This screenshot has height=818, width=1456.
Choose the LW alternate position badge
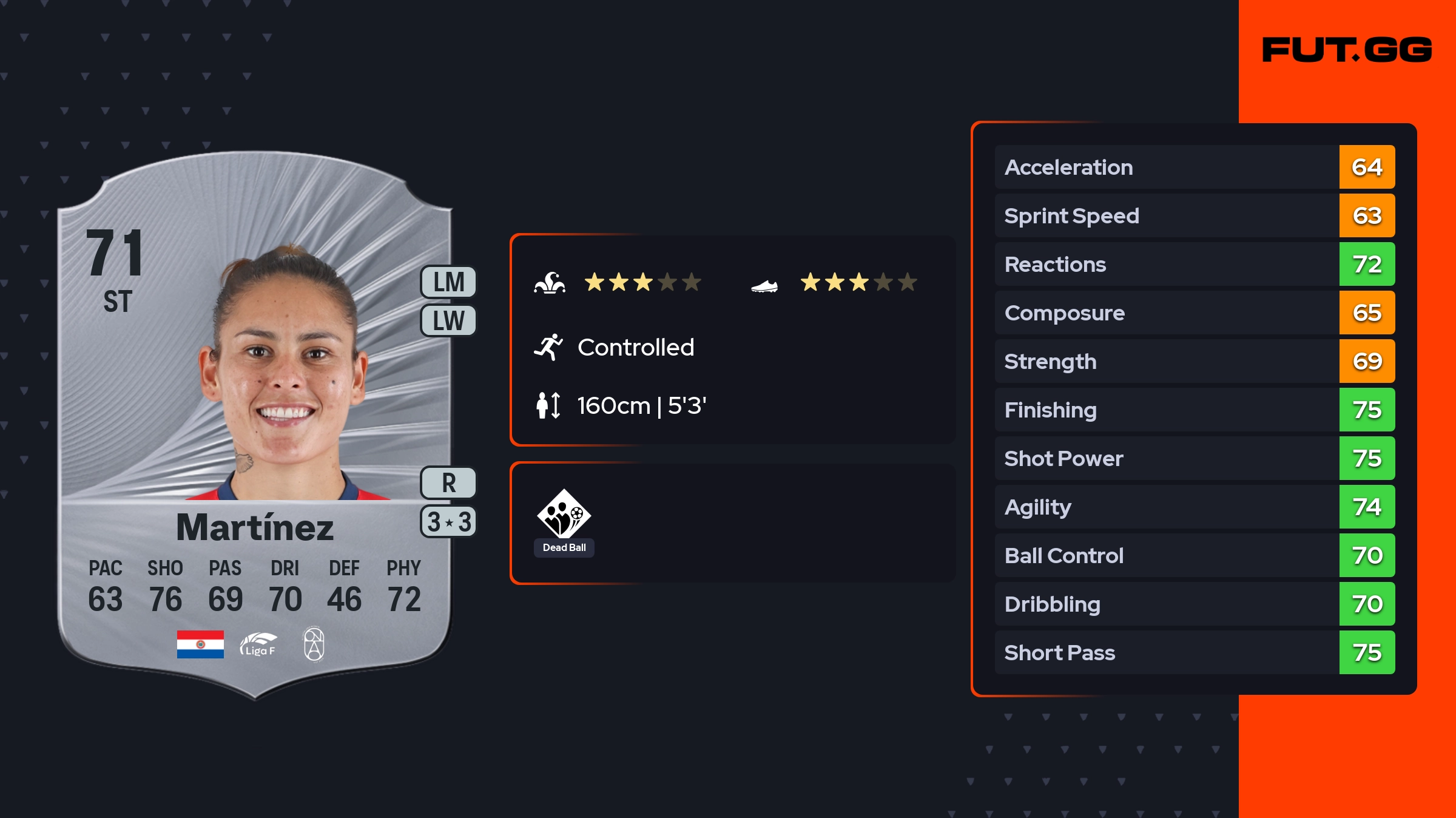click(x=448, y=320)
